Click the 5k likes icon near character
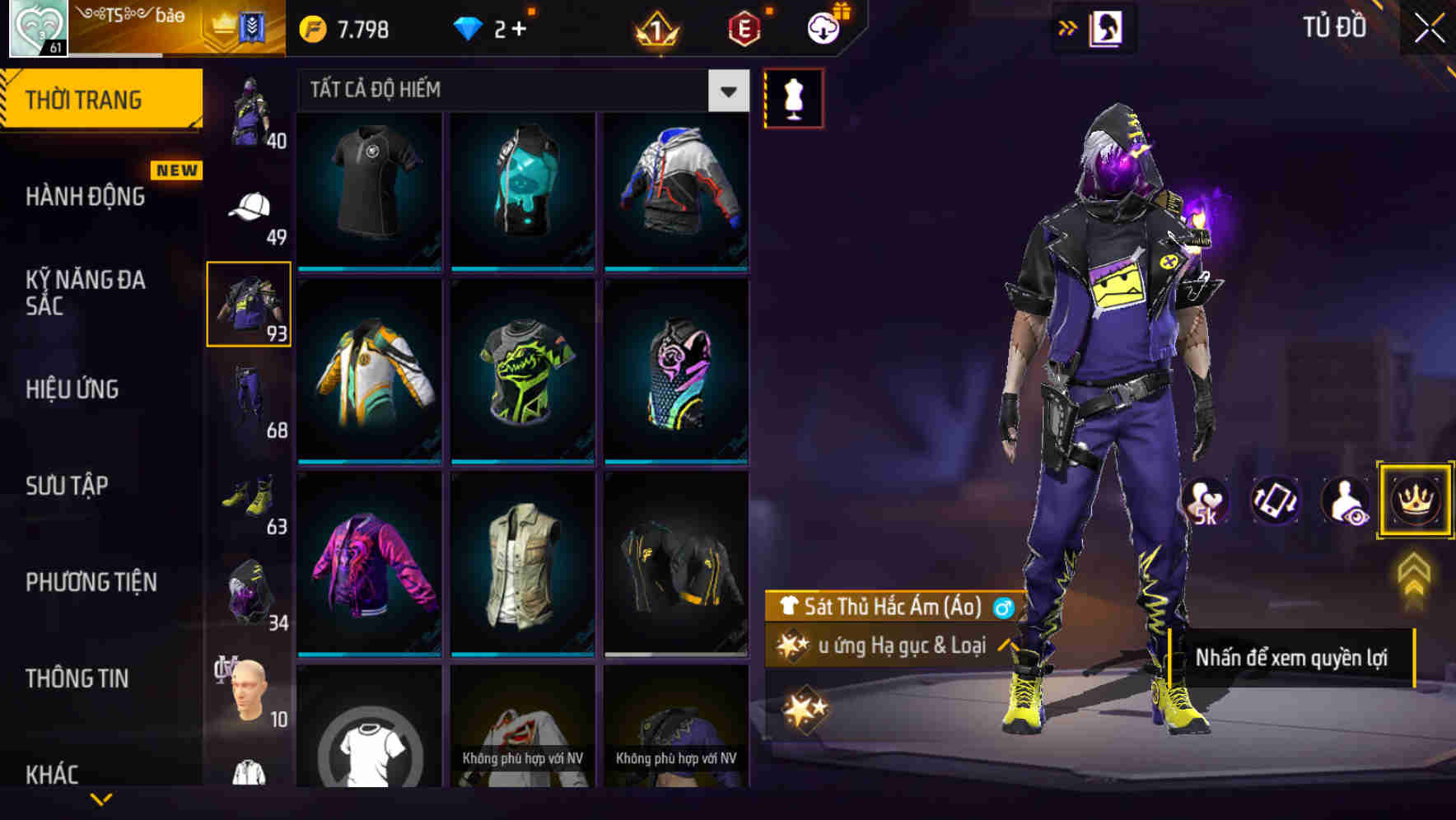This screenshot has width=1456, height=820. click(x=1207, y=501)
